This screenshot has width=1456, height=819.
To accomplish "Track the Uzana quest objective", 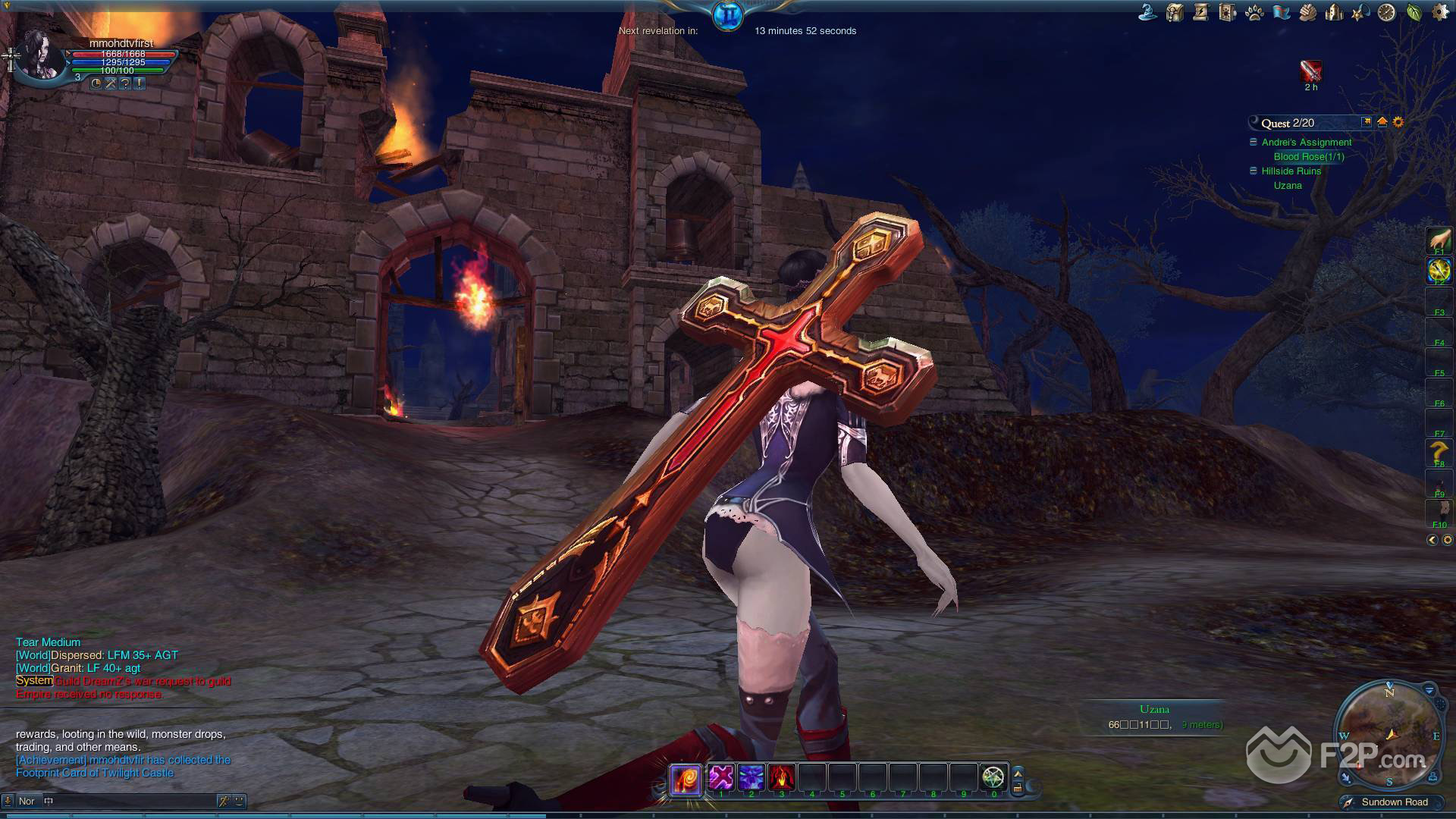I will [x=1288, y=185].
